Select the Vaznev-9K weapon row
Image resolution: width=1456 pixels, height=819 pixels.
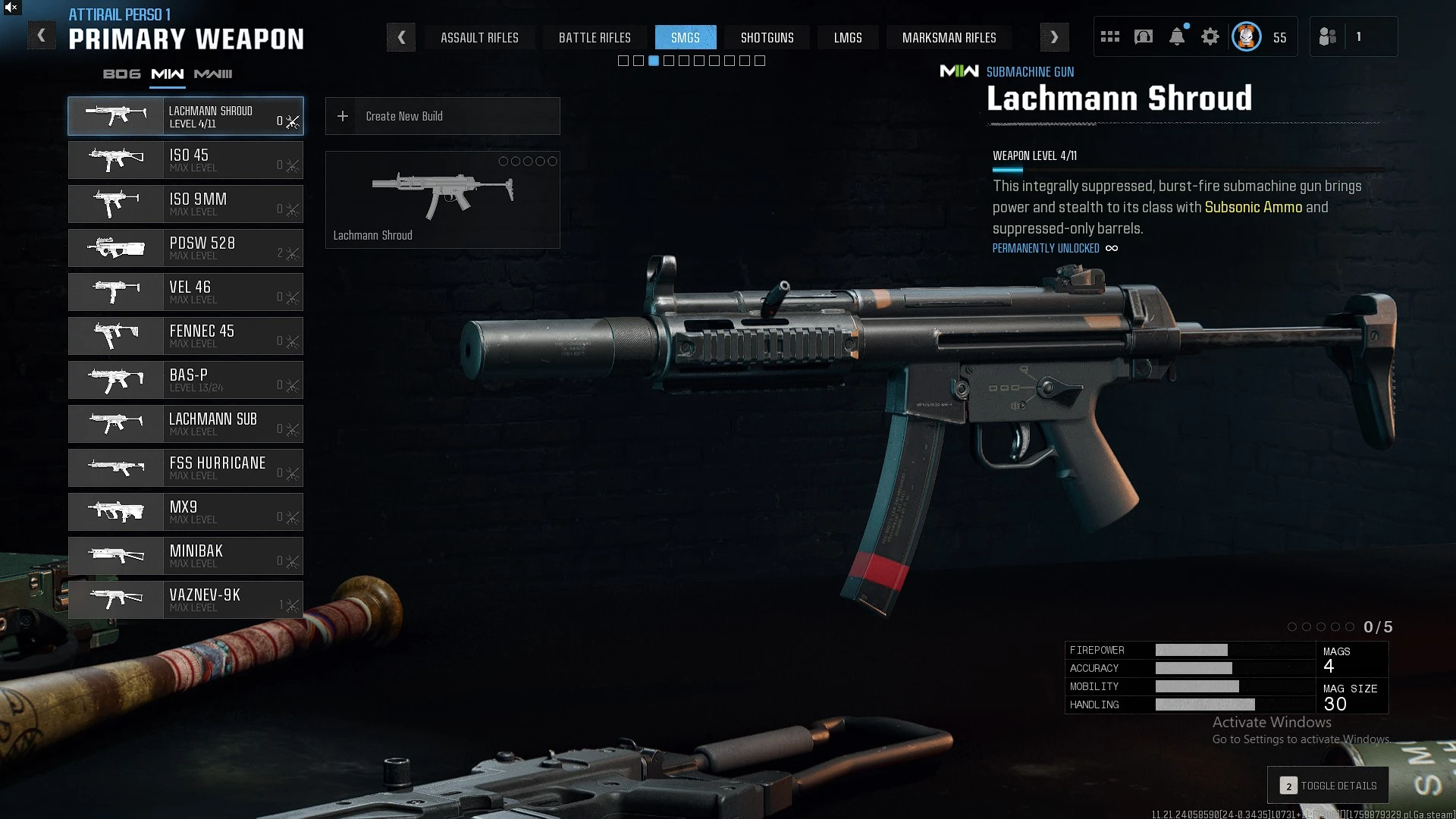(x=186, y=600)
